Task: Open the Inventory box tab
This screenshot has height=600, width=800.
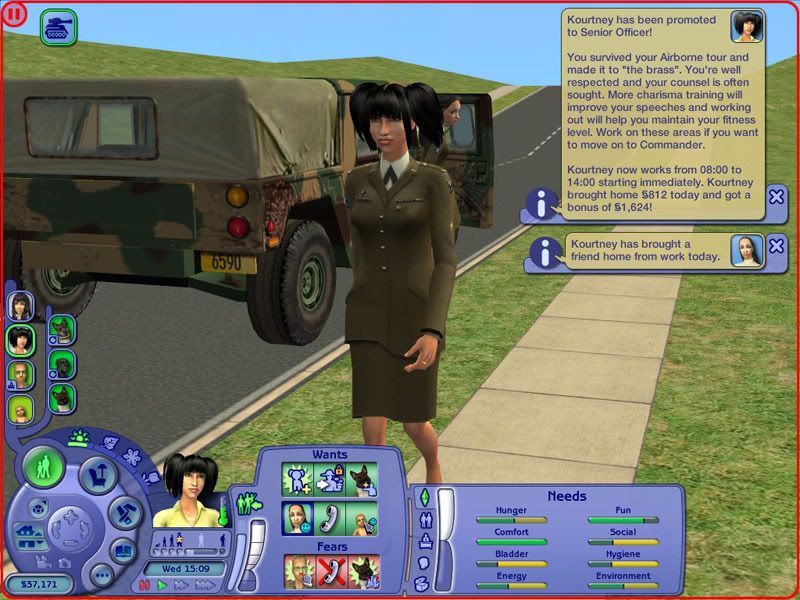Action: coord(423,583)
